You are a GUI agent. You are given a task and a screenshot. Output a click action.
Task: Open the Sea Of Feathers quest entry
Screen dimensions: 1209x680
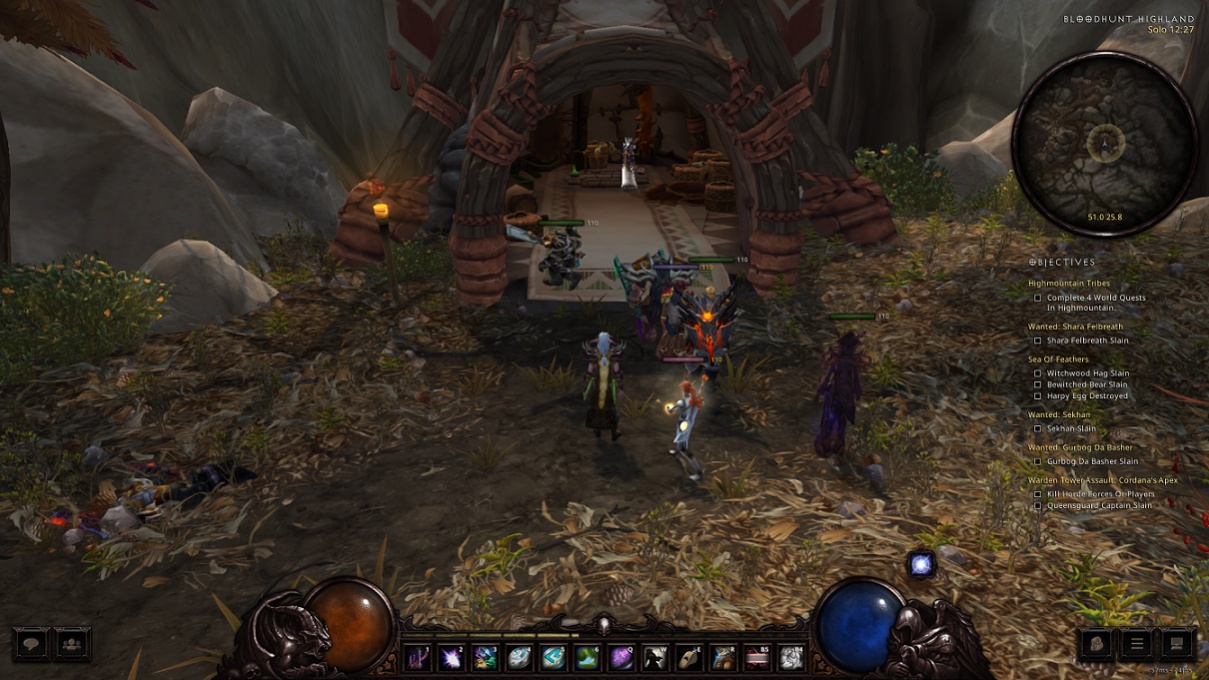[x=1058, y=360]
